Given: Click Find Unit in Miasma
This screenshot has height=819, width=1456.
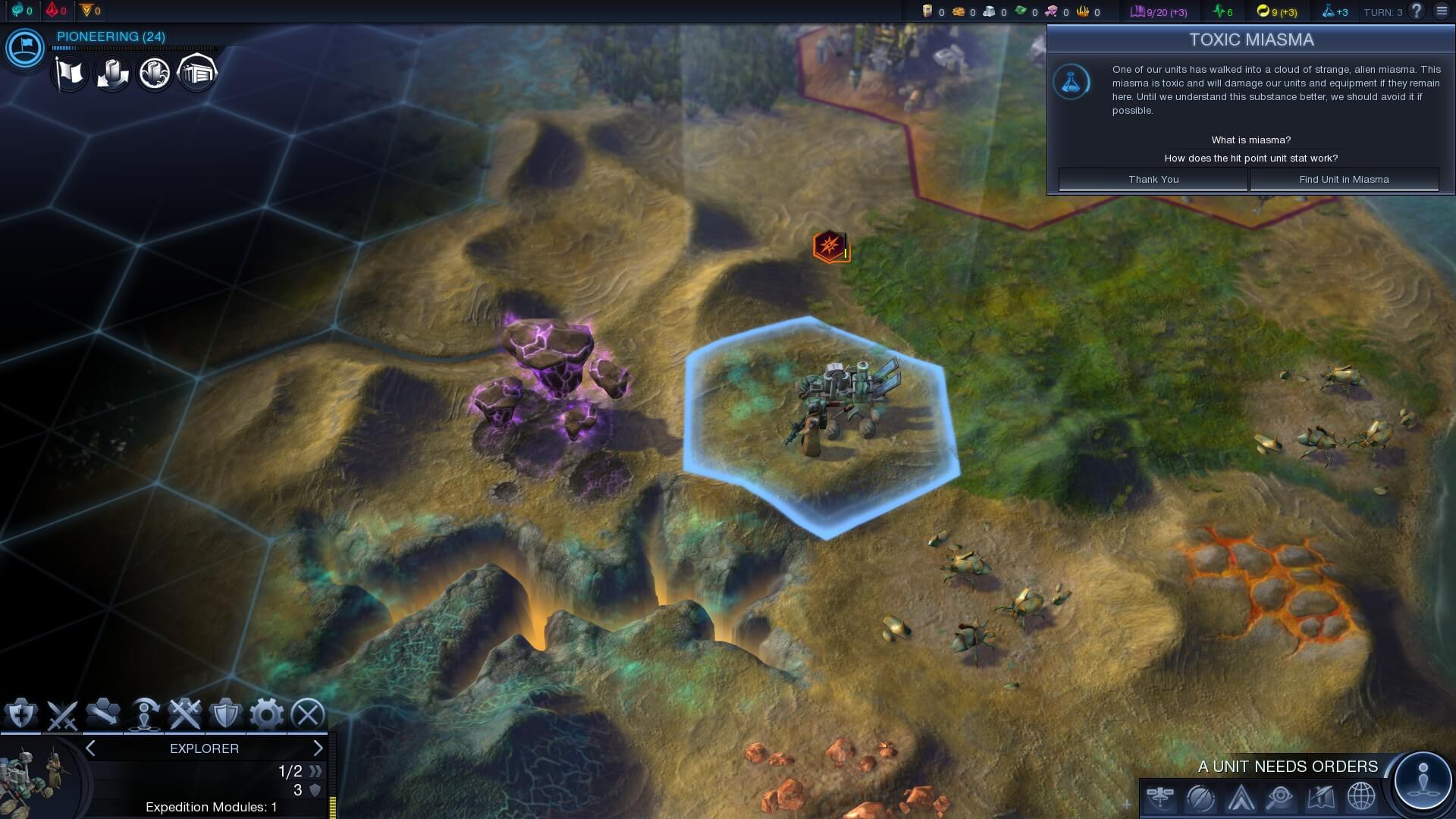Looking at the screenshot, I should pyautogui.click(x=1345, y=180).
